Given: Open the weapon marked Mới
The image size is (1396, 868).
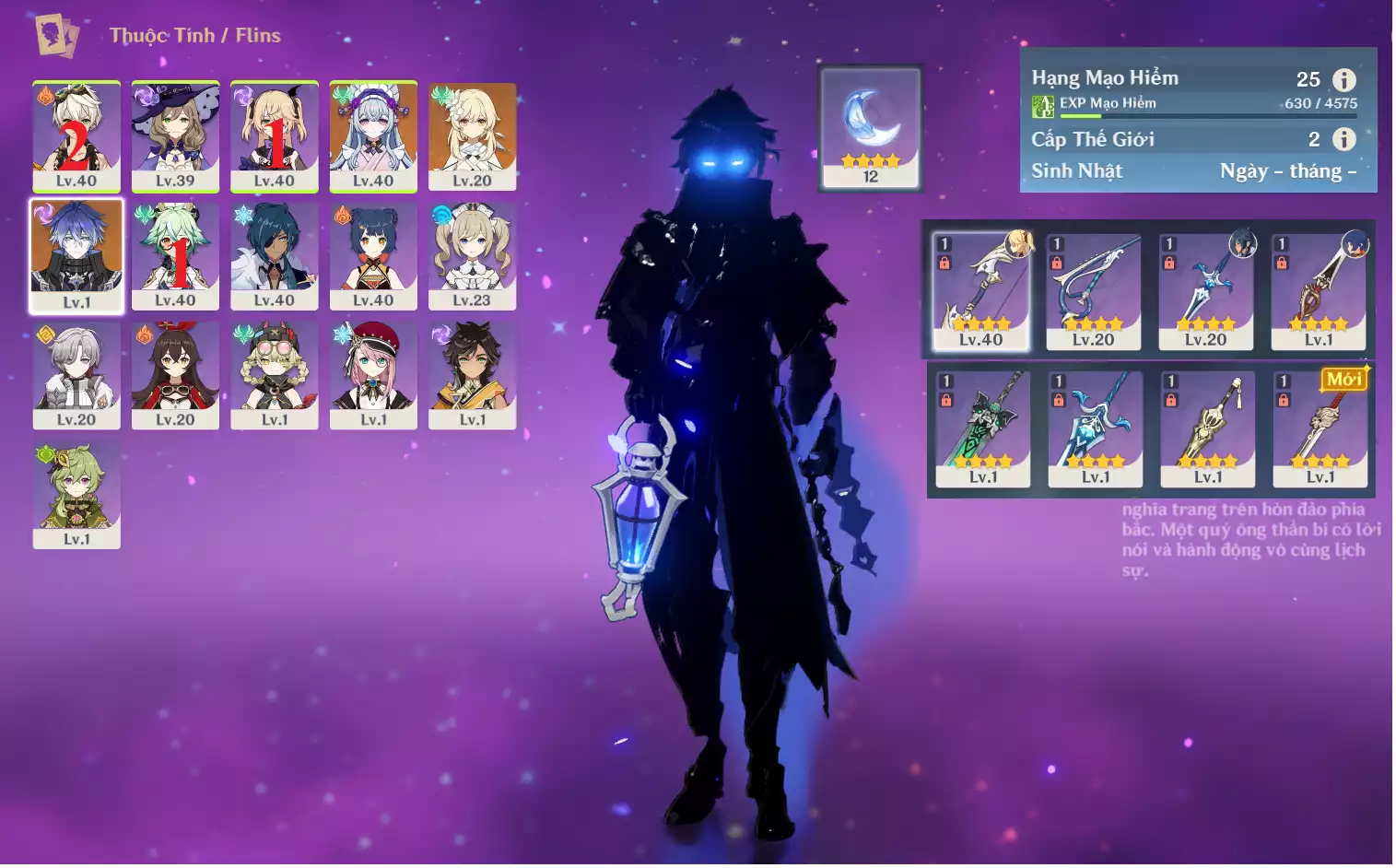Looking at the screenshot, I should pos(1320,428).
